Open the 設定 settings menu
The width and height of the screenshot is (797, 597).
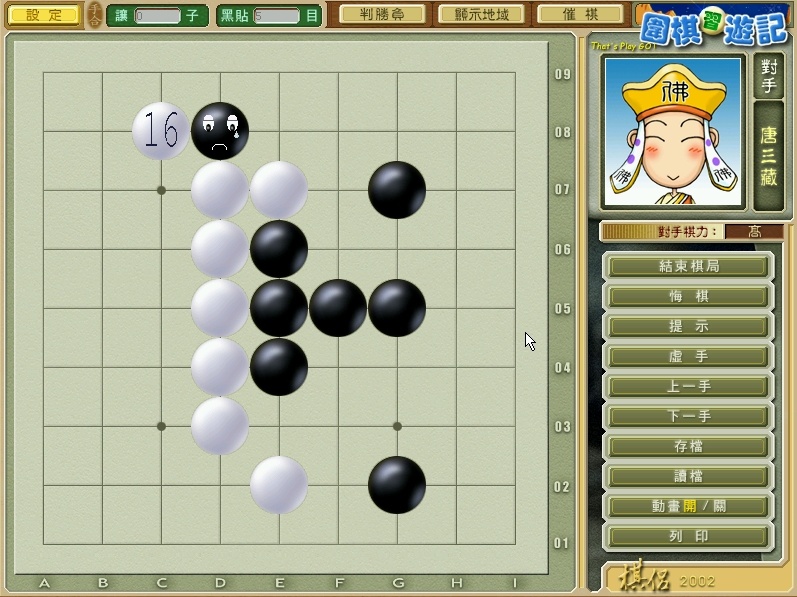44,15
